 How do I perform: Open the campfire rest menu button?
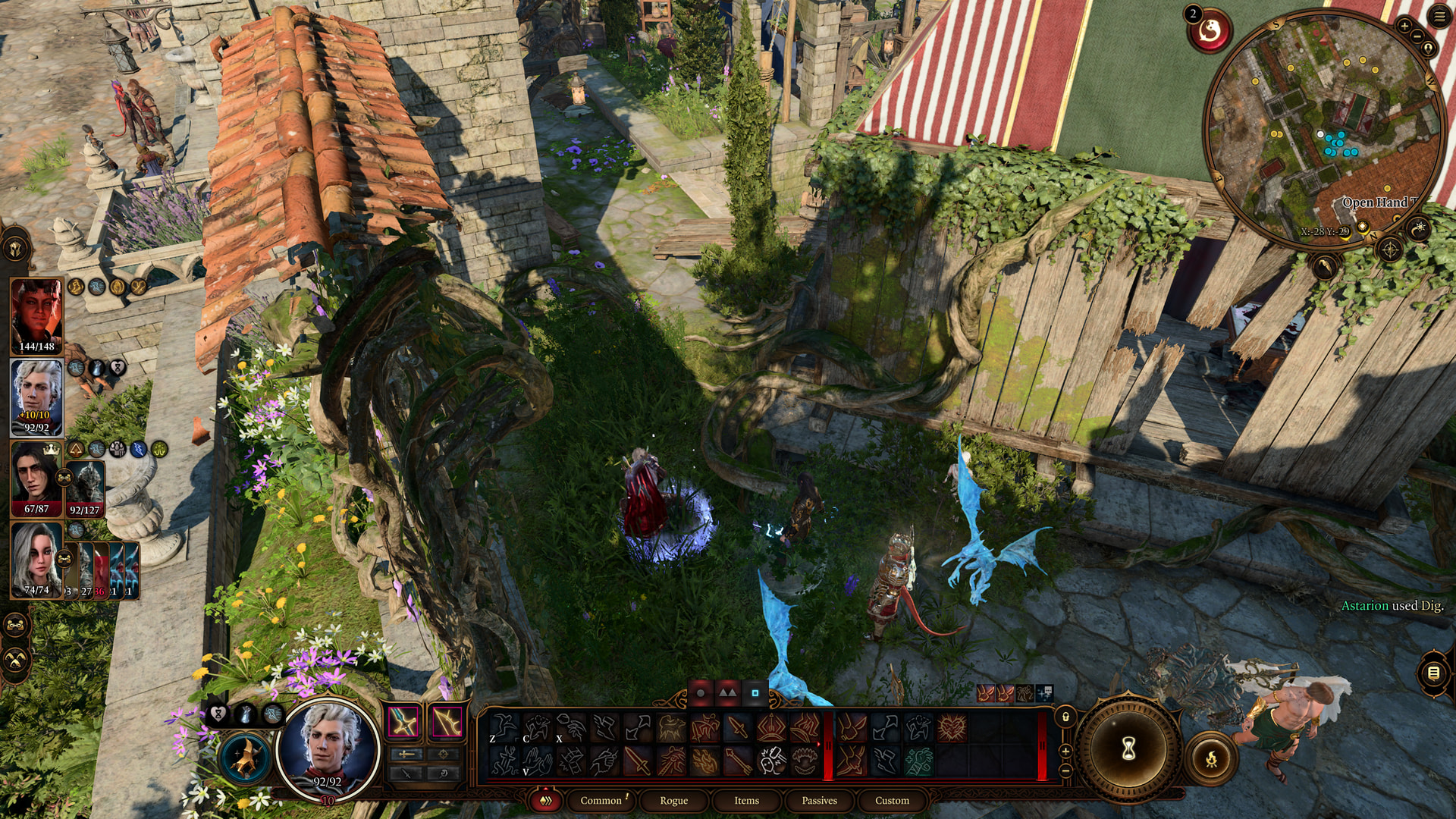(x=1211, y=758)
